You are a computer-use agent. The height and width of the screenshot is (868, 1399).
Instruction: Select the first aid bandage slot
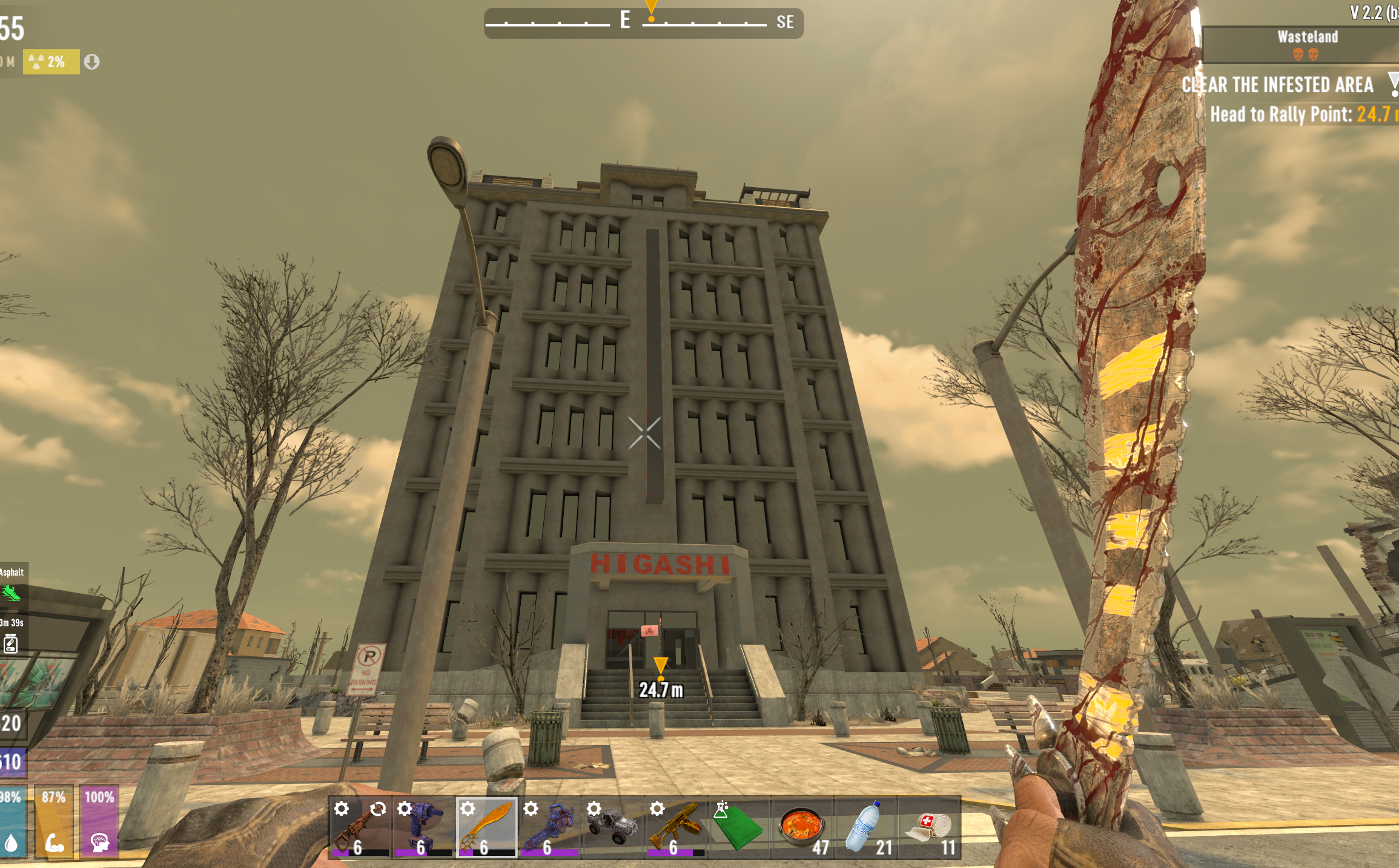tap(929, 827)
